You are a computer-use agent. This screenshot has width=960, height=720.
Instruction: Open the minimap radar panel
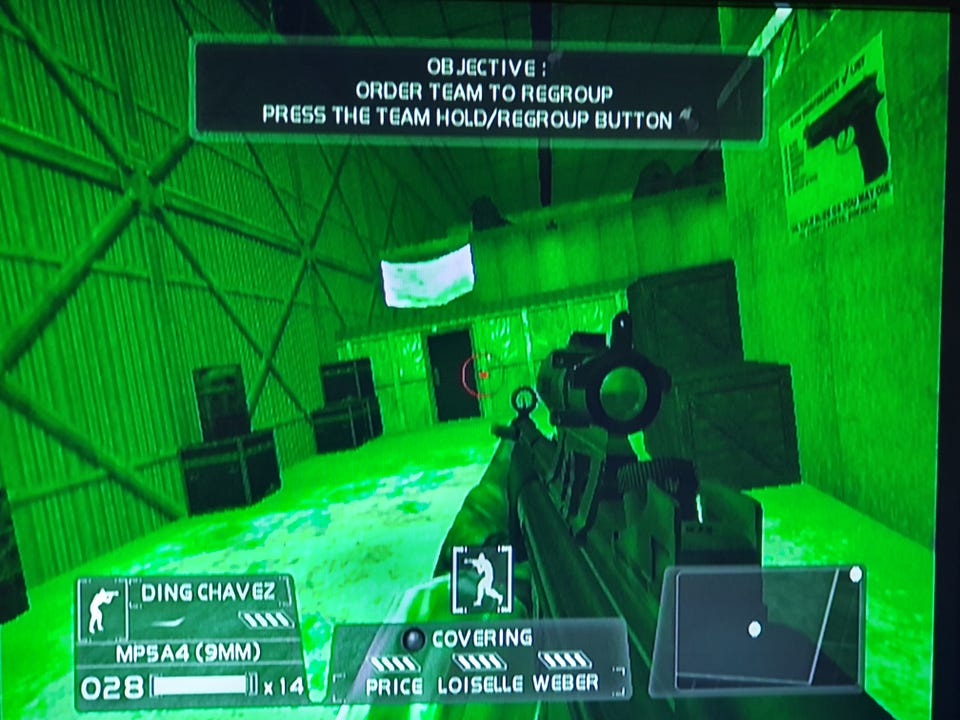[x=757, y=629]
